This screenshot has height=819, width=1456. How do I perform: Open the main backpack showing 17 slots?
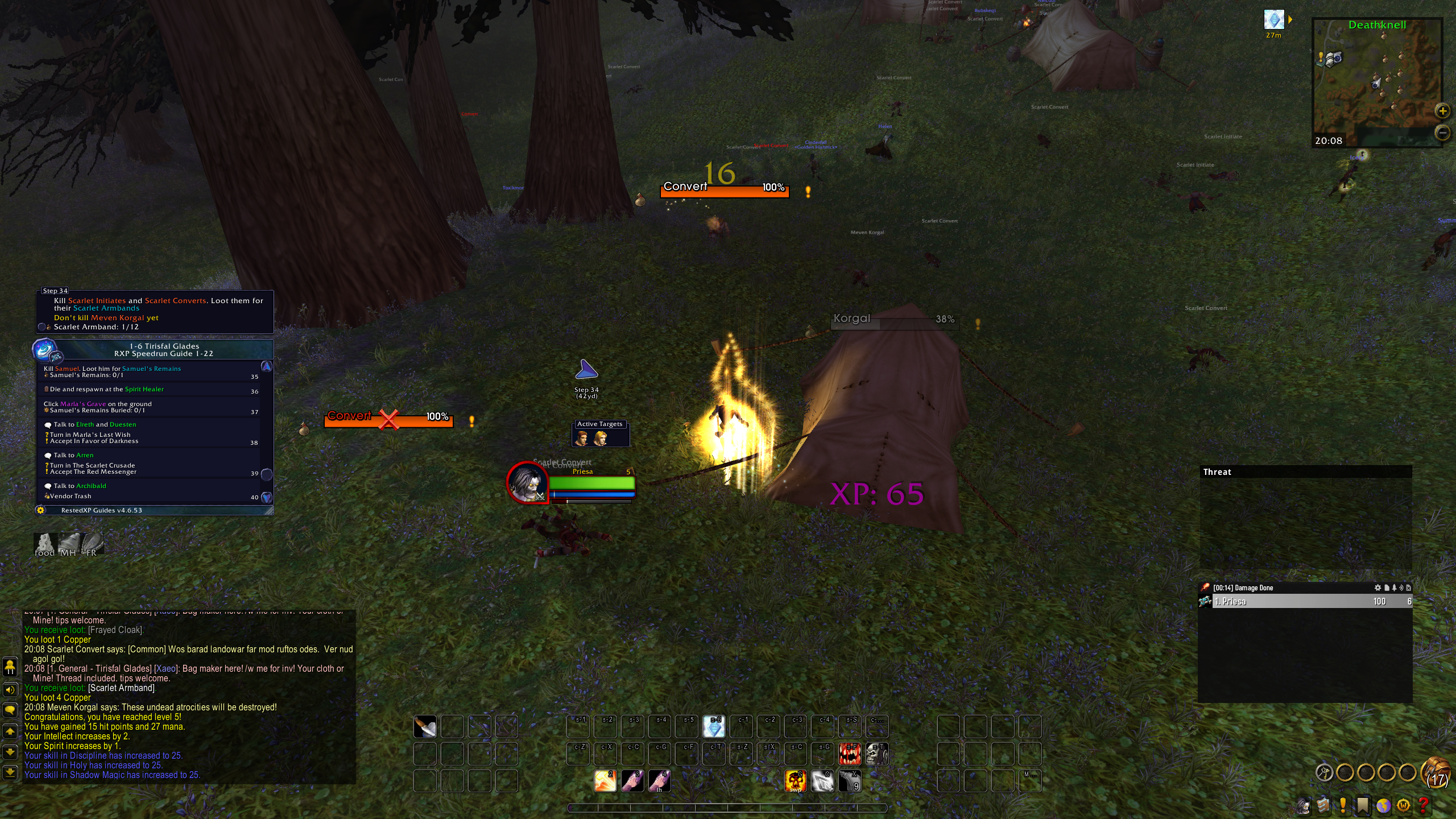[x=1436, y=773]
